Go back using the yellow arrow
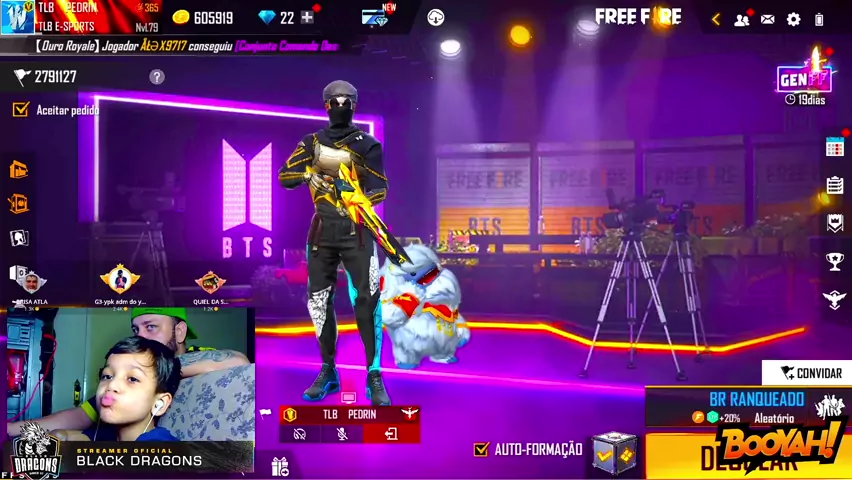The image size is (852, 480). pyautogui.click(x=716, y=19)
